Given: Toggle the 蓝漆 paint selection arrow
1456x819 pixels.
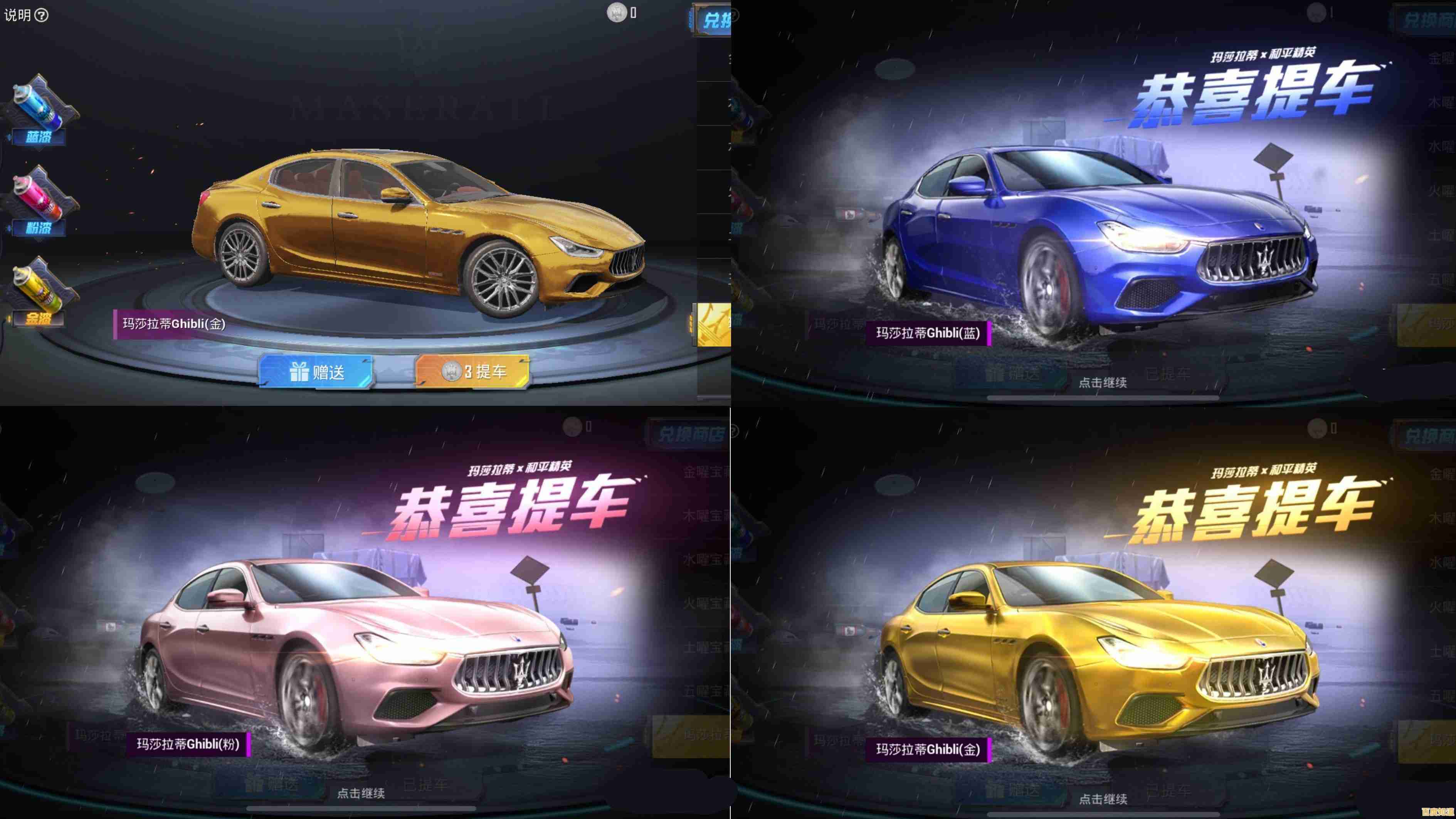Looking at the screenshot, I should coord(10,136).
